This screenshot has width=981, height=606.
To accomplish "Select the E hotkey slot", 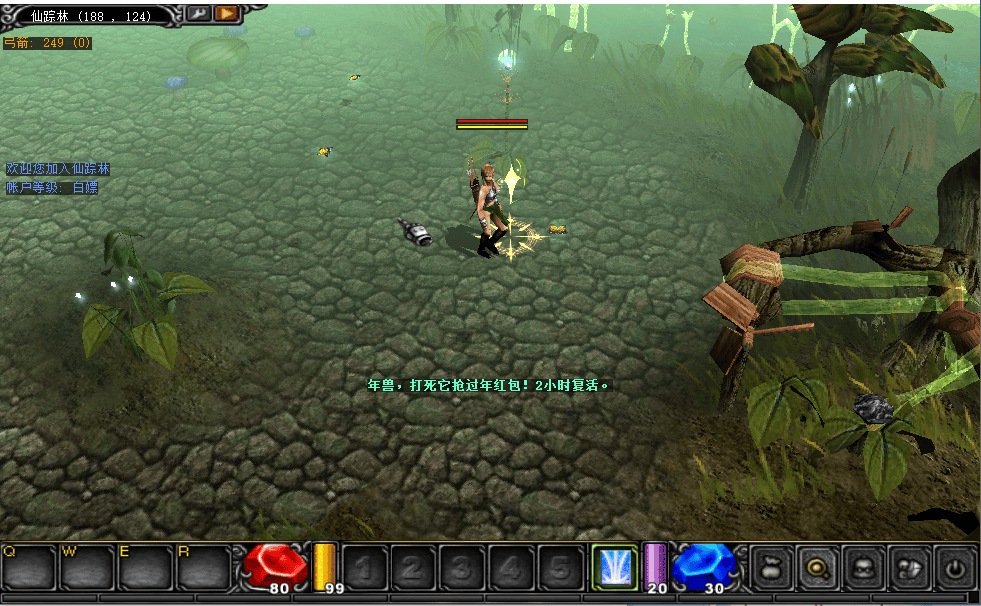I will 145,567.
